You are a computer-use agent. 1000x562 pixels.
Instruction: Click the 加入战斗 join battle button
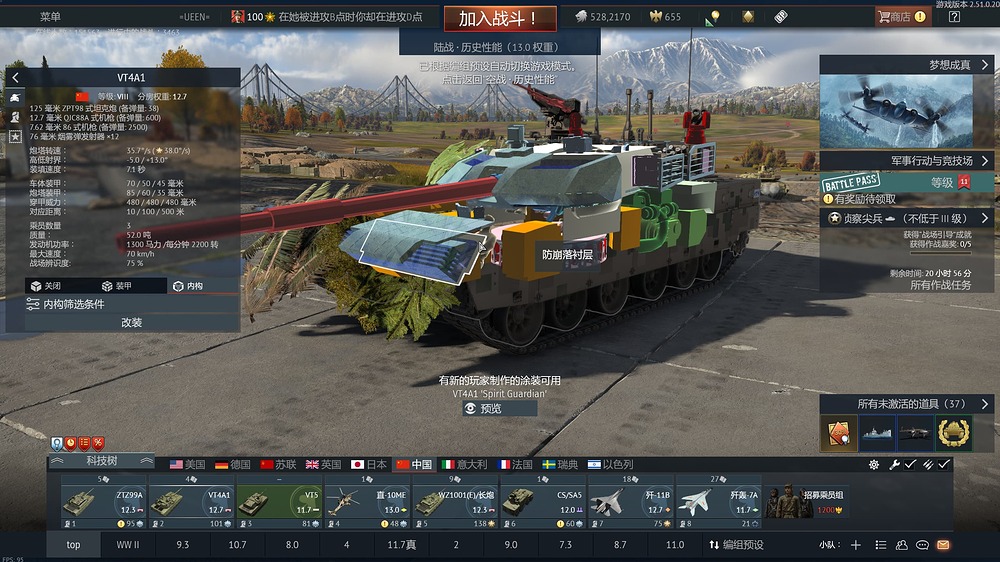click(x=499, y=18)
